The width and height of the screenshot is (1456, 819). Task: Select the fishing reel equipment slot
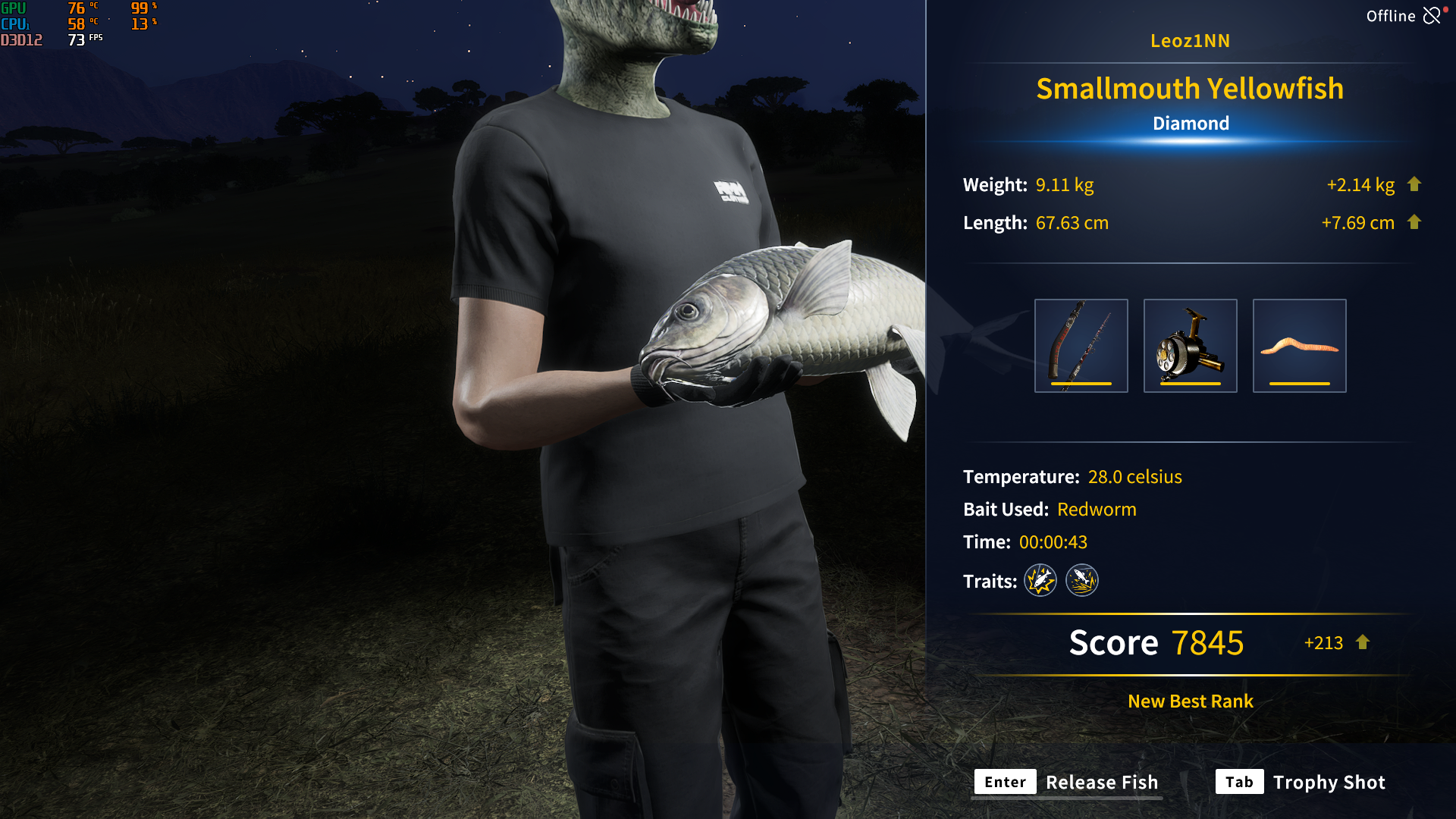1190,346
